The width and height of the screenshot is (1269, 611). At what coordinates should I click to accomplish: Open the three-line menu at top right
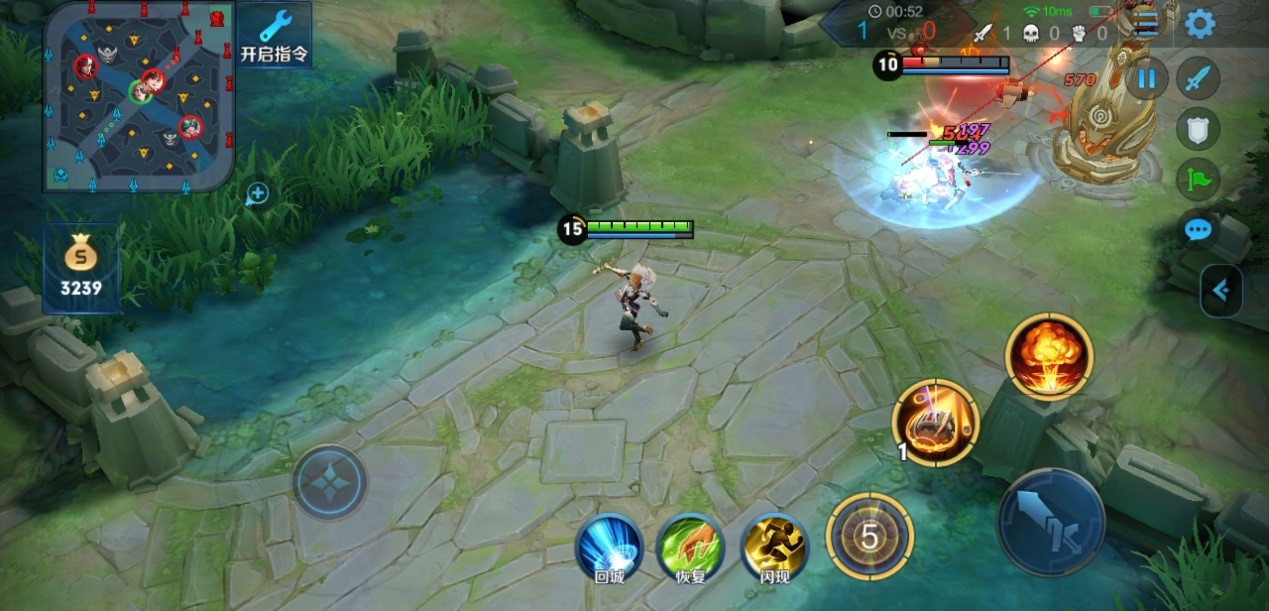click(1146, 25)
